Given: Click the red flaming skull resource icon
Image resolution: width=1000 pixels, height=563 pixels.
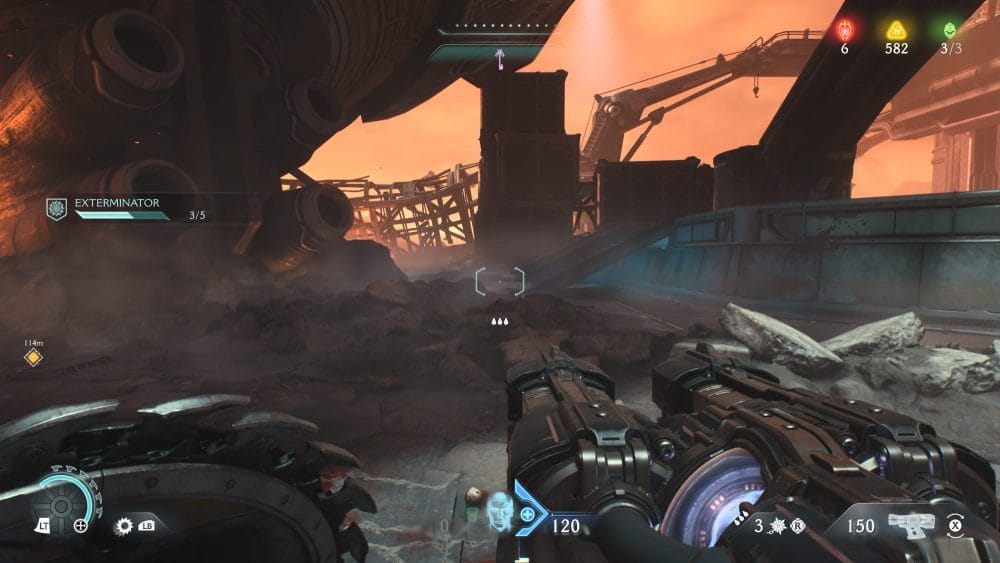Looking at the screenshot, I should coord(845,30).
